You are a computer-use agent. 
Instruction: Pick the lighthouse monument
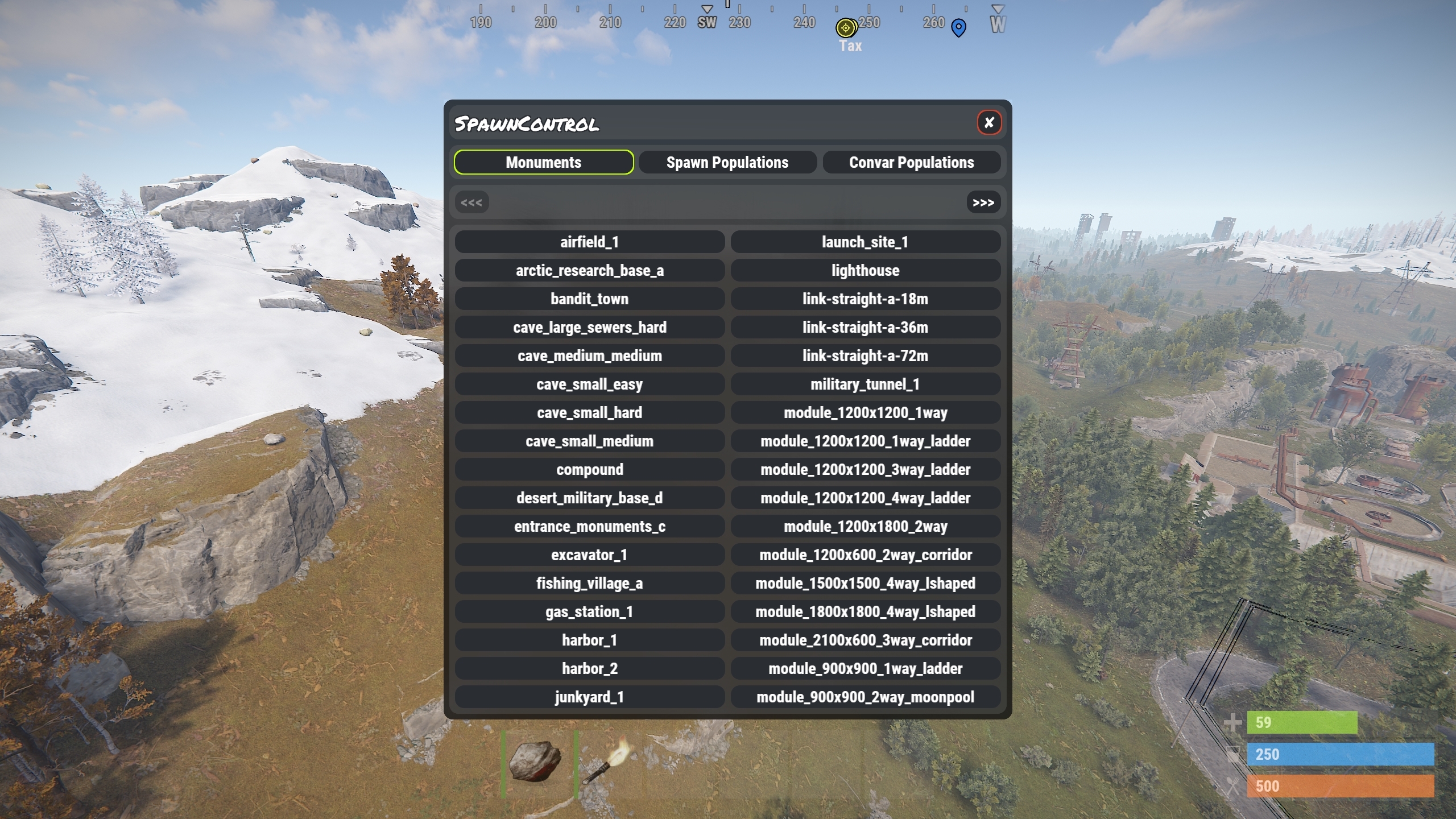864,270
